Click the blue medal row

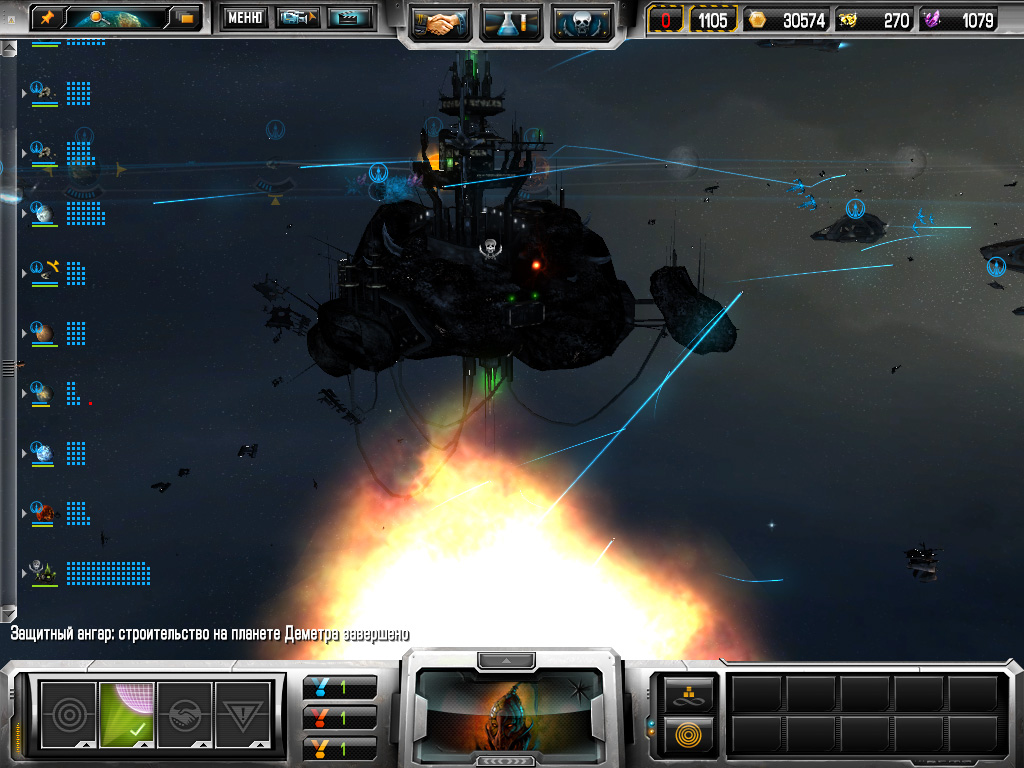coord(340,688)
